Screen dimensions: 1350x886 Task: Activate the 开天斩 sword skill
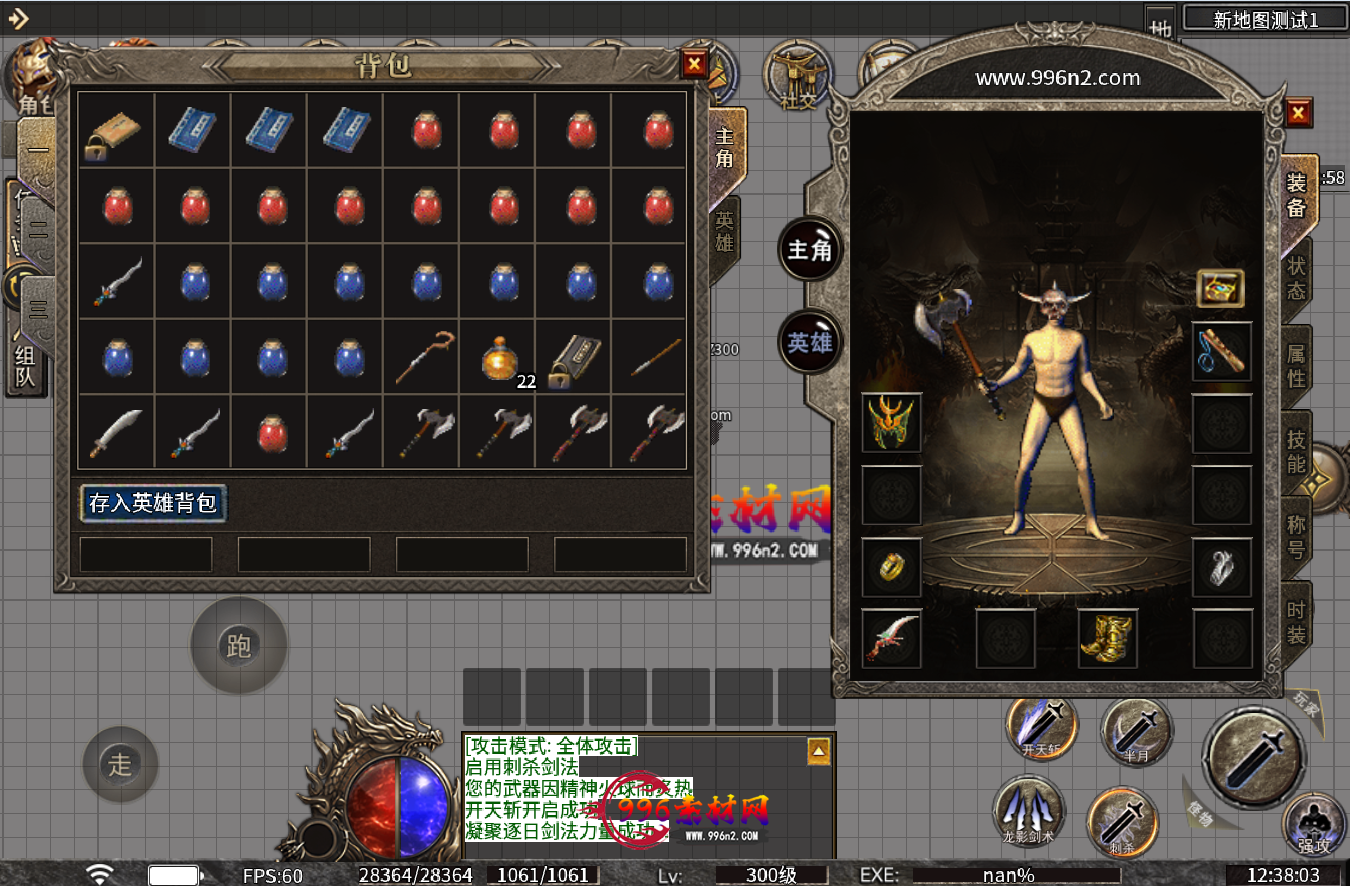[x=1040, y=727]
